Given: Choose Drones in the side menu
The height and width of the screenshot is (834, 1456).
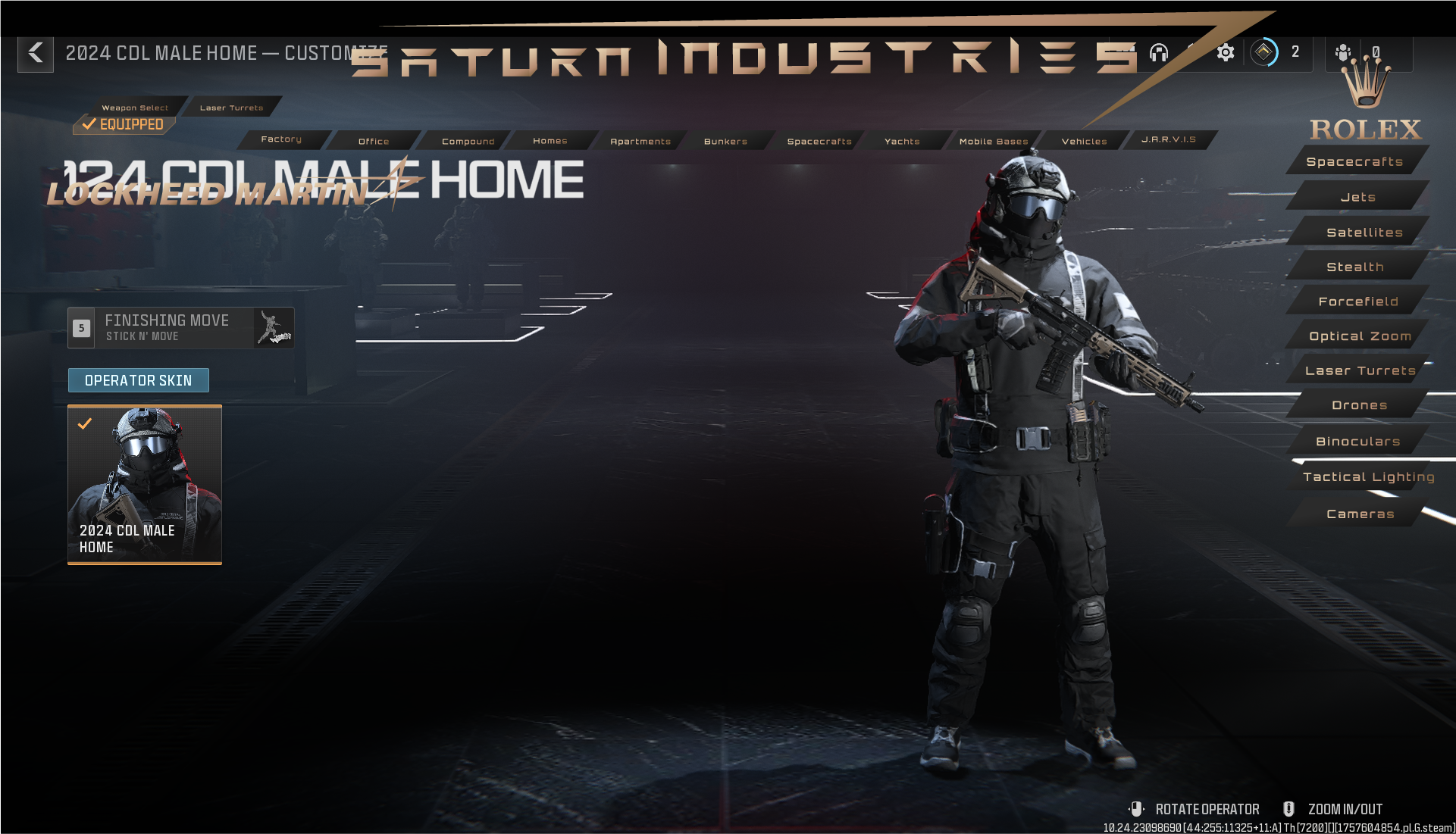Looking at the screenshot, I should point(1359,405).
